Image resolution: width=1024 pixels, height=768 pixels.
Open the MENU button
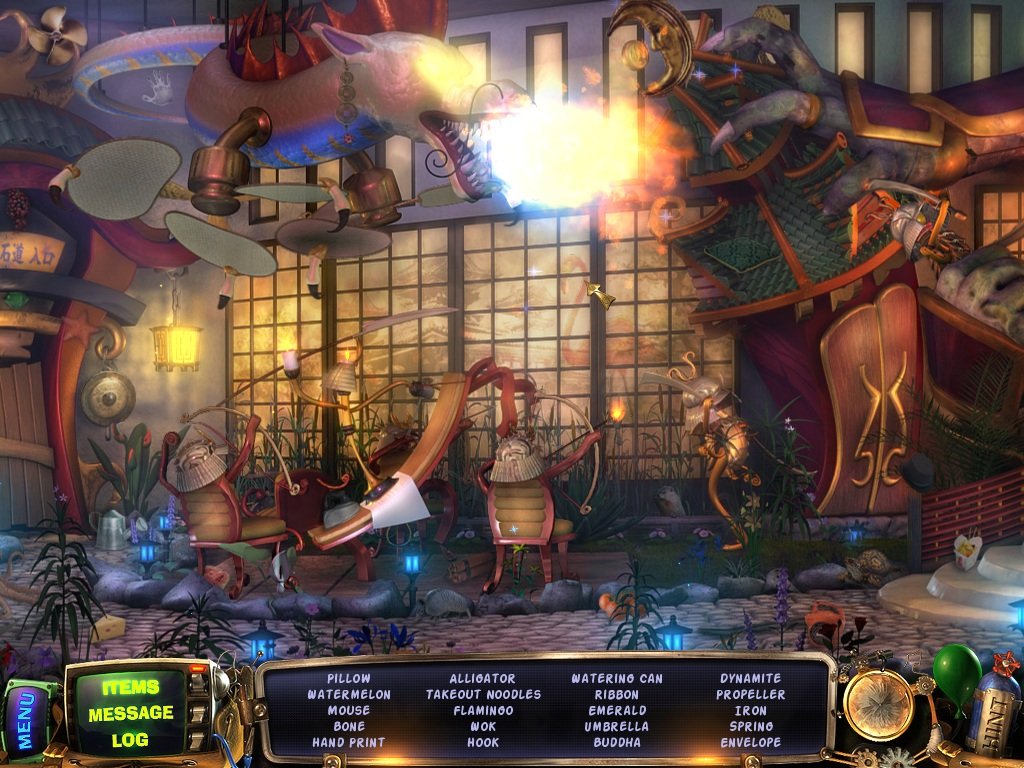pos(26,717)
